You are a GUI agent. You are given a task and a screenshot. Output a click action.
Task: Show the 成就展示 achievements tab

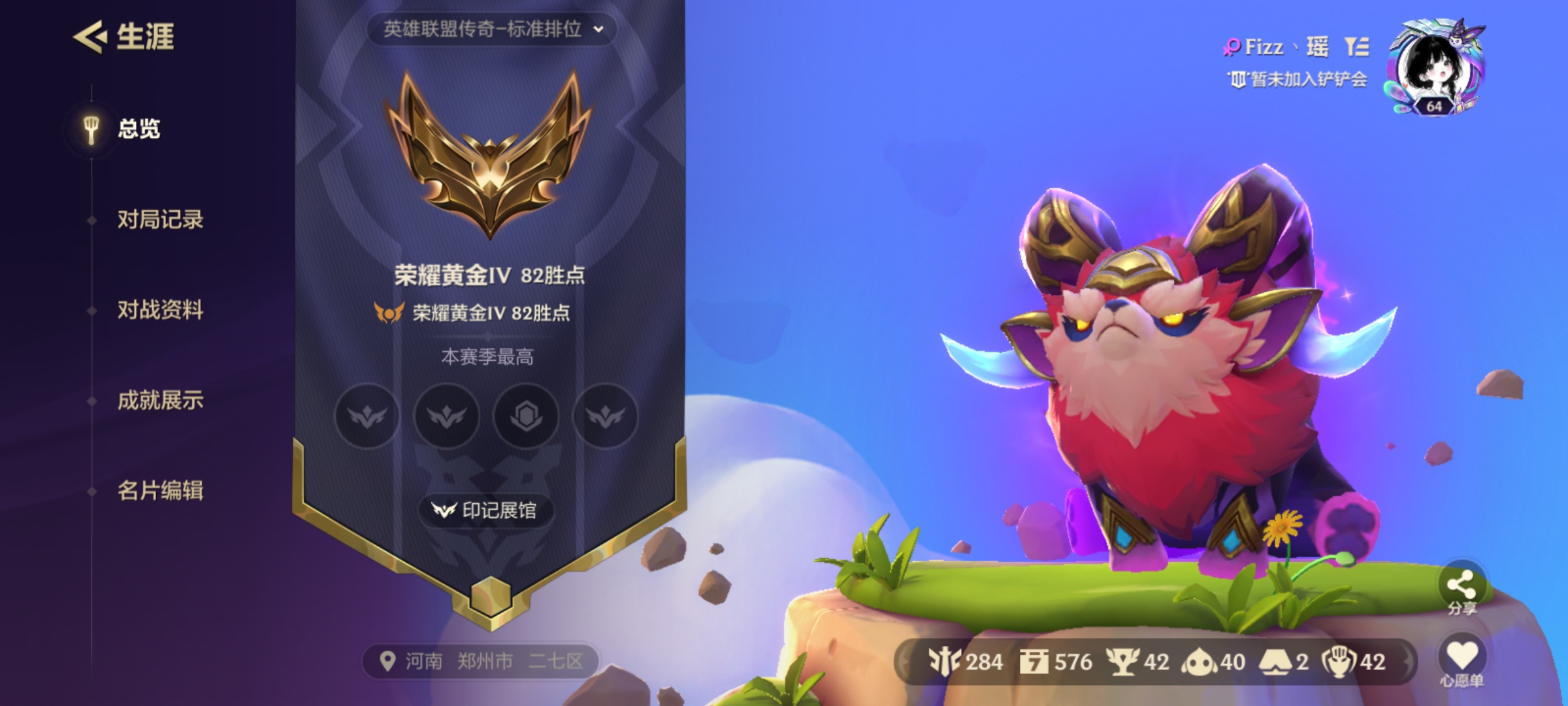pyautogui.click(x=160, y=400)
